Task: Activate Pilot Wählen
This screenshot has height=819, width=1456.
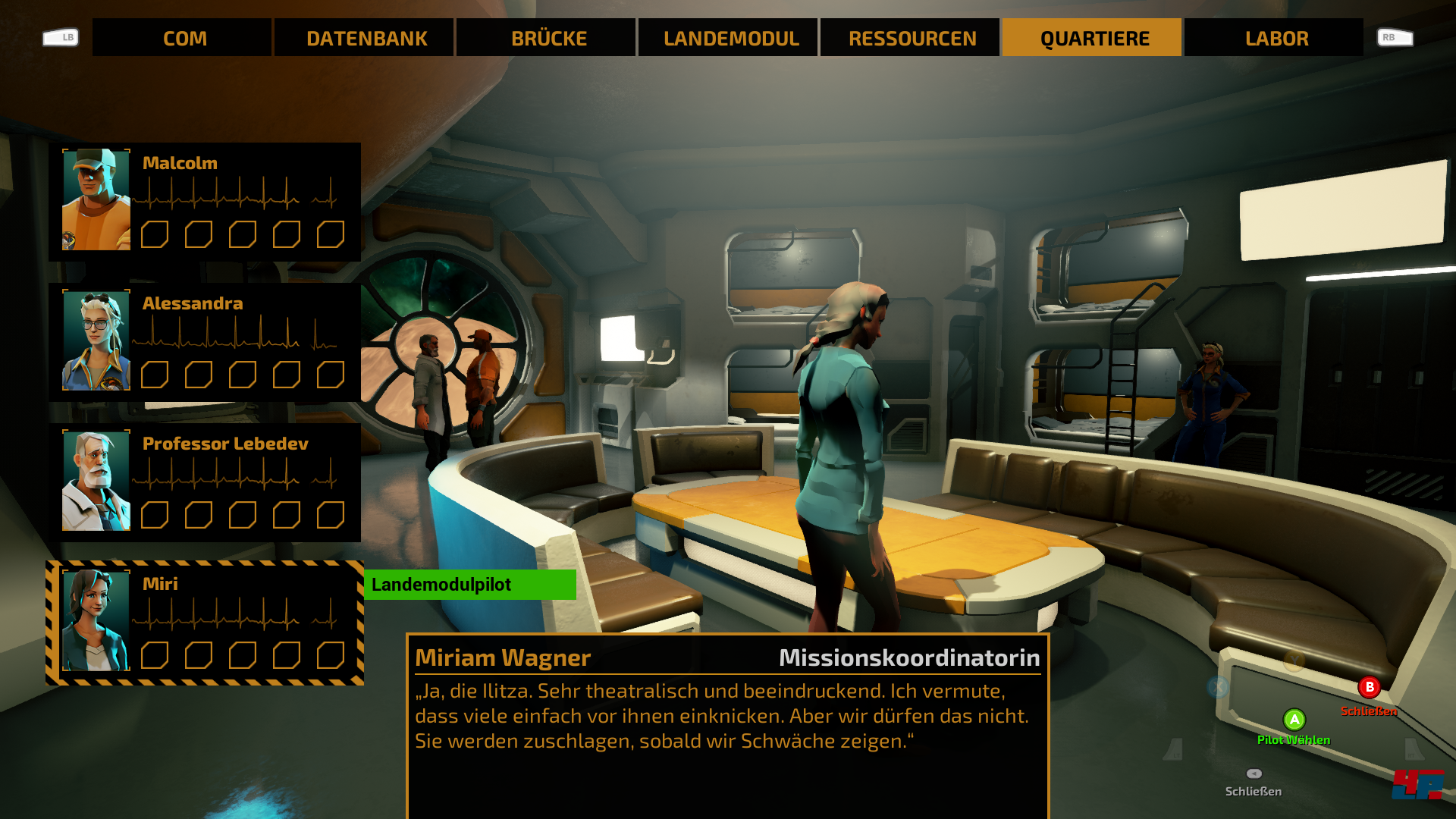Action: (1293, 739)
